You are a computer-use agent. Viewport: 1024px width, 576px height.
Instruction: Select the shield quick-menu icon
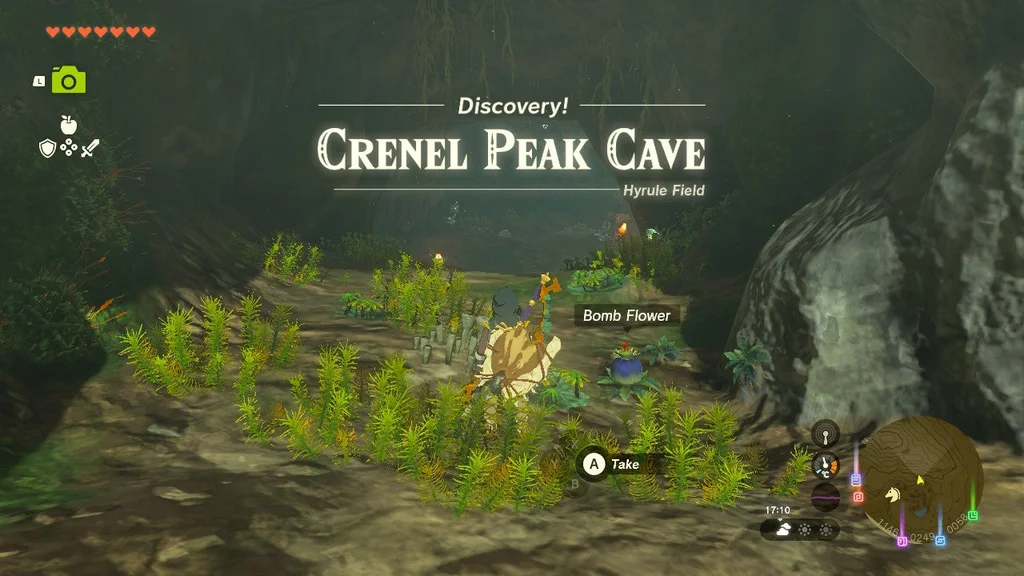pos(47,148)
